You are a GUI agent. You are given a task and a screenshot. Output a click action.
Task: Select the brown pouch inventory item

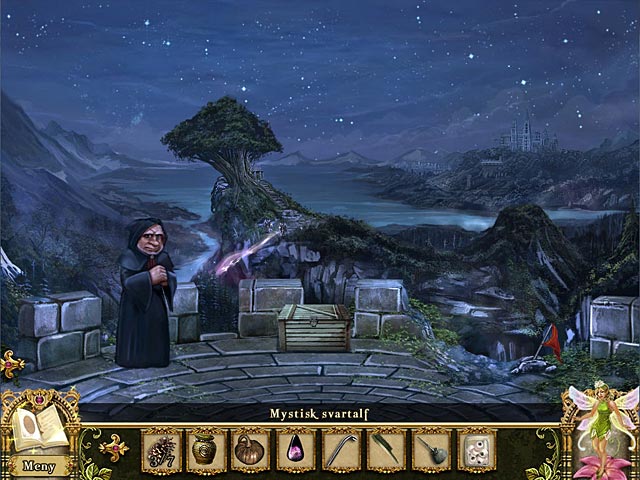(x=251, y=449)
